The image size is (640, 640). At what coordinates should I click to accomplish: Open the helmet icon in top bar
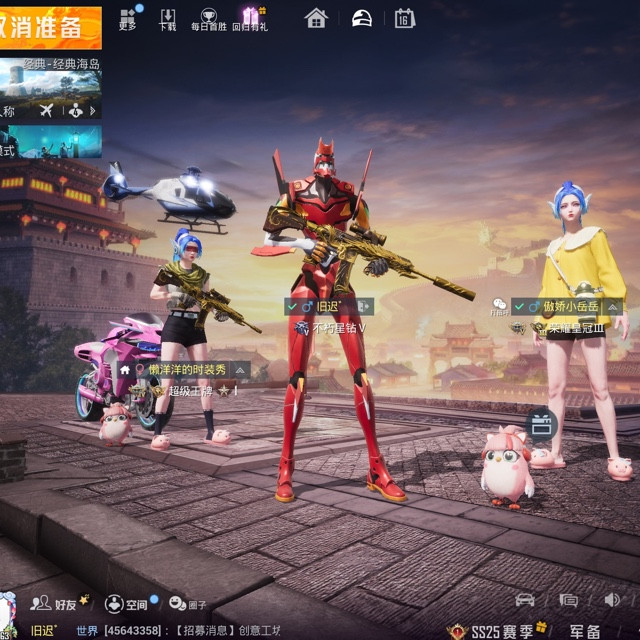coord(361,18)
